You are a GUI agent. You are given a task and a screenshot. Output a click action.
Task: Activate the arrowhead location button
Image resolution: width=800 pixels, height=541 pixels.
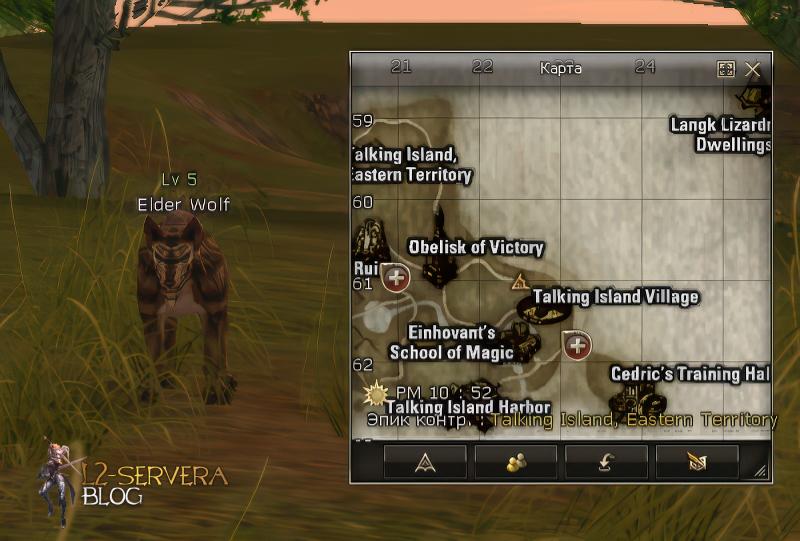tap(425, 460)
